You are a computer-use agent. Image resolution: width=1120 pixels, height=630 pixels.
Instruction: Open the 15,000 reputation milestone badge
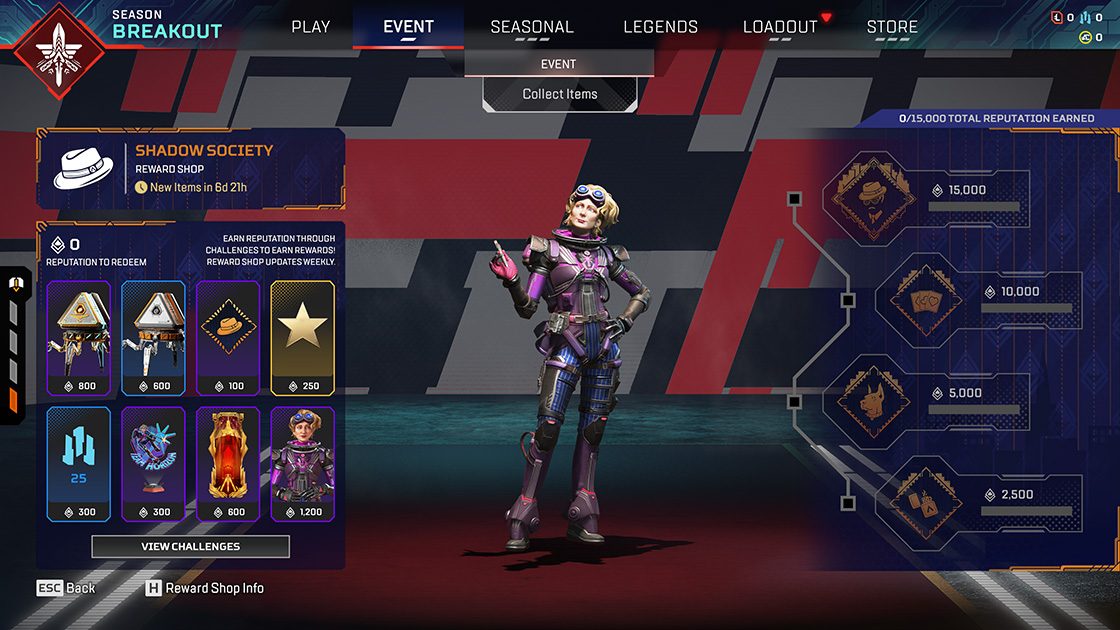pyautogui.click(x=872, y=197)
